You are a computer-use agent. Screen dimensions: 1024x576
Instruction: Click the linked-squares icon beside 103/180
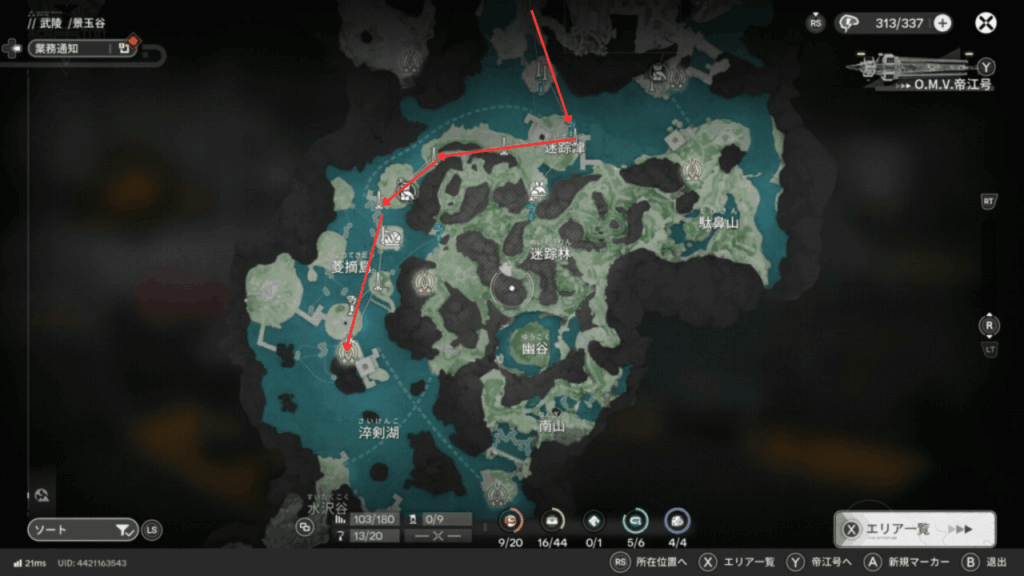[305, 526]
